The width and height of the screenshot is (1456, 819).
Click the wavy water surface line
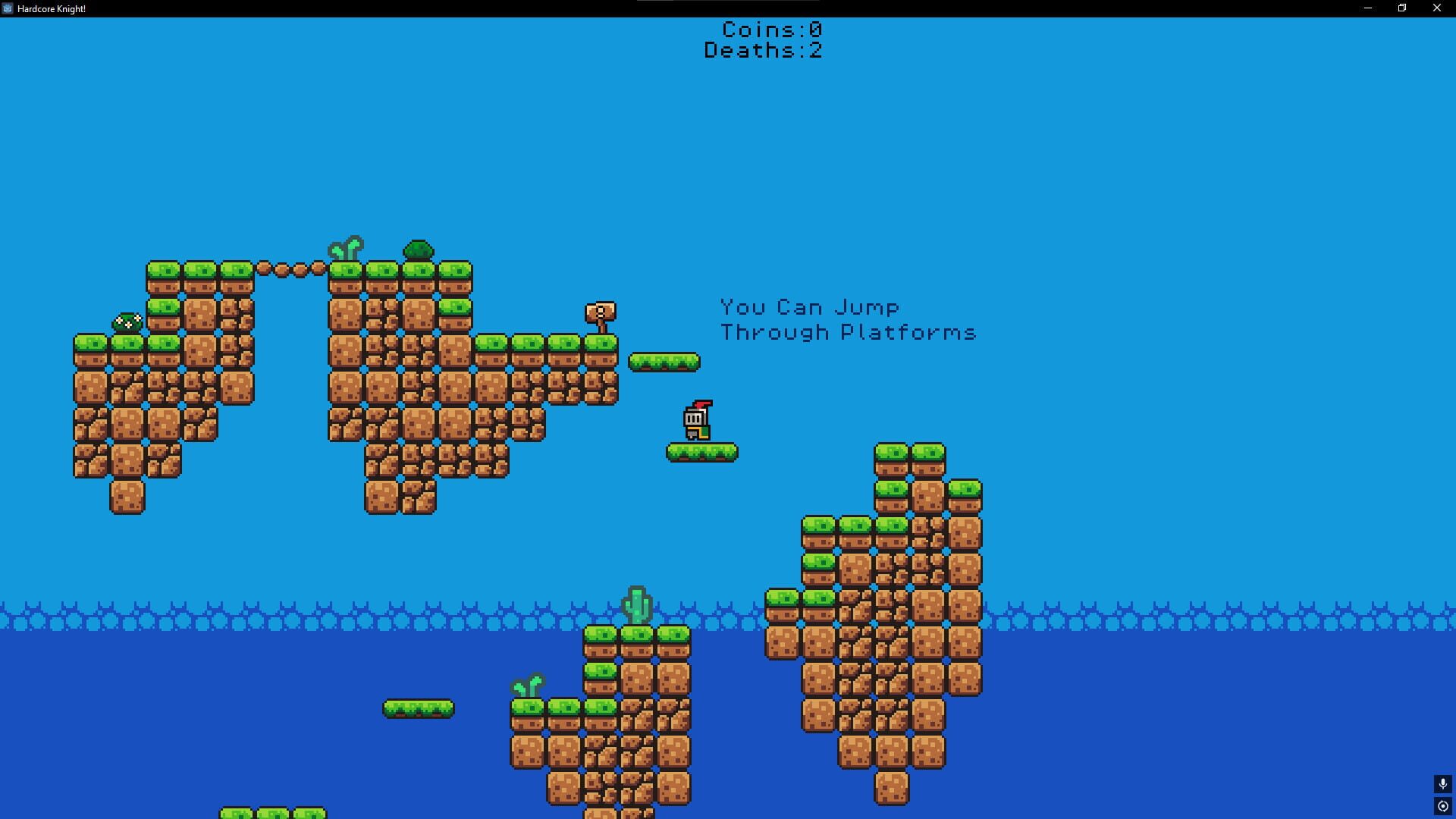pyautogui.click(x=303, y=610)
